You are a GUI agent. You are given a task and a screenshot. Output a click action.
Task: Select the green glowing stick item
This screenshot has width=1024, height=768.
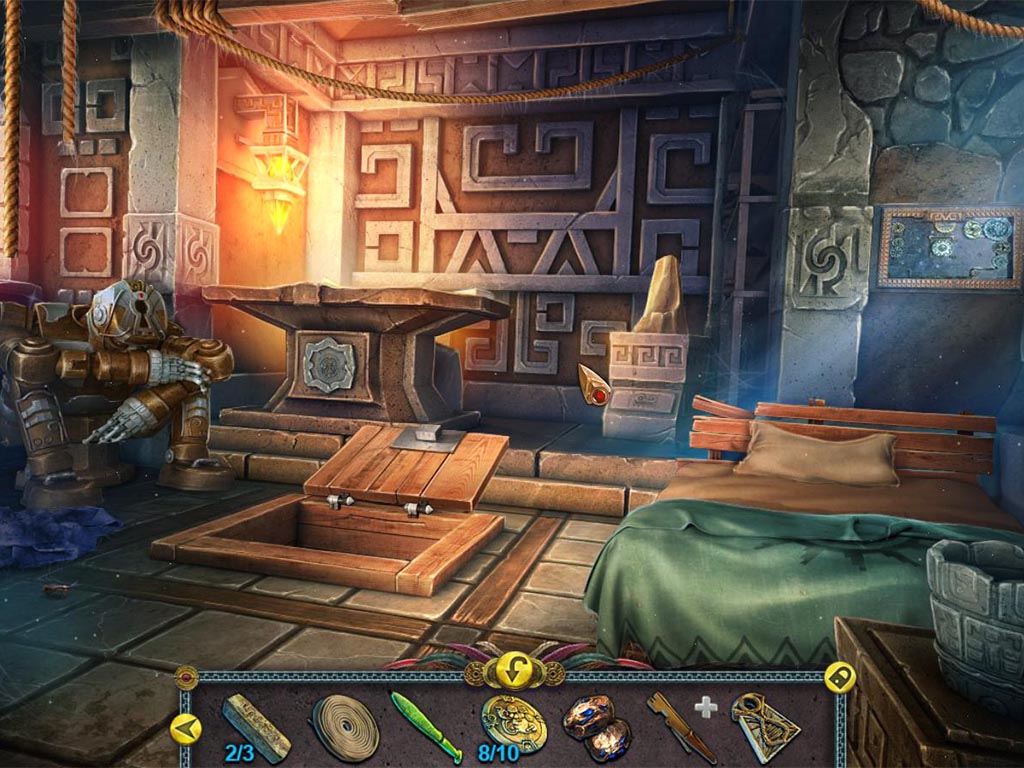(x=425, y=726)
